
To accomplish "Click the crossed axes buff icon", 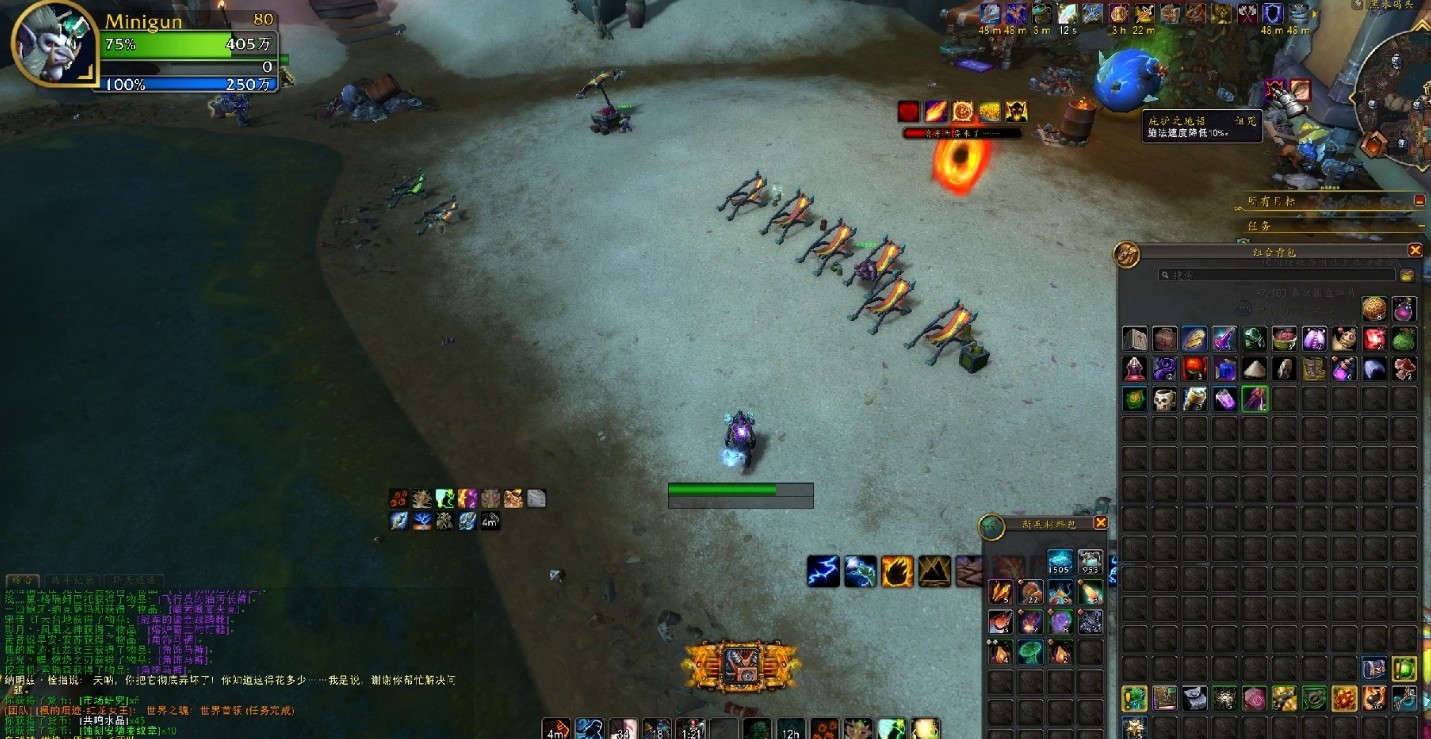I will pos(1248,14).
